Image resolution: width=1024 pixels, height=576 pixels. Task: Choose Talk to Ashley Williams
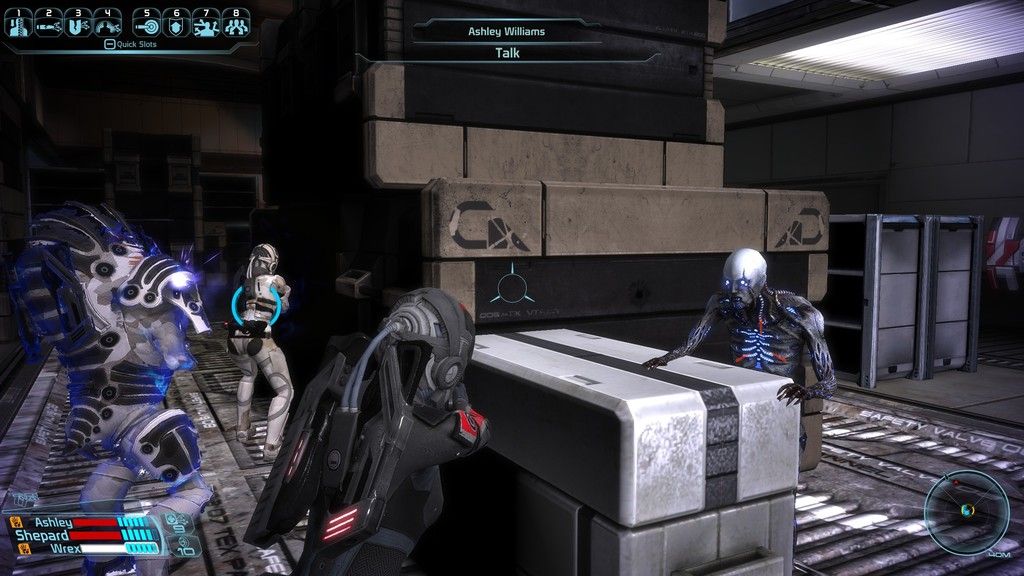(506, 54)
